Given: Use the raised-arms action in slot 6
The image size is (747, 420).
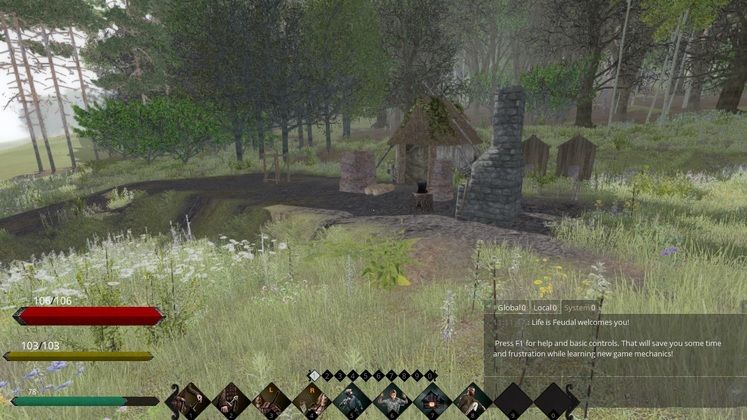Looking at the screenshot, I should 391,401.
